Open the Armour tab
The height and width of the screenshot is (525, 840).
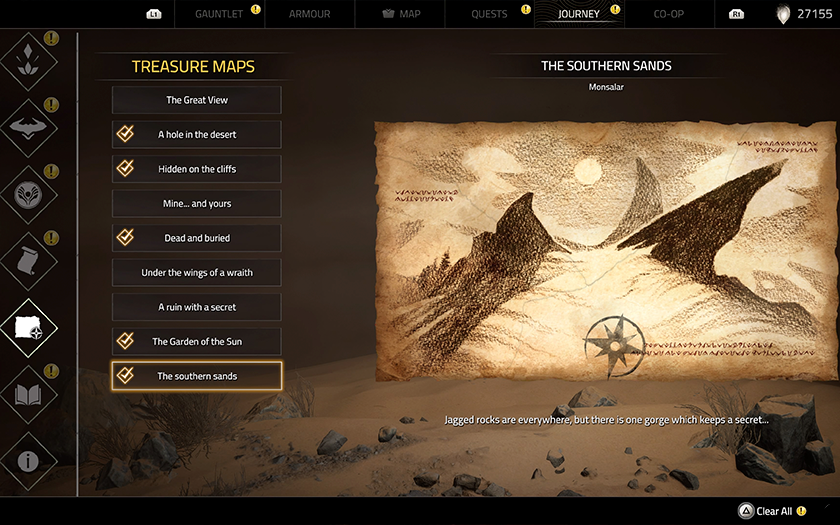pyautogui.click(x=309, y=14)
